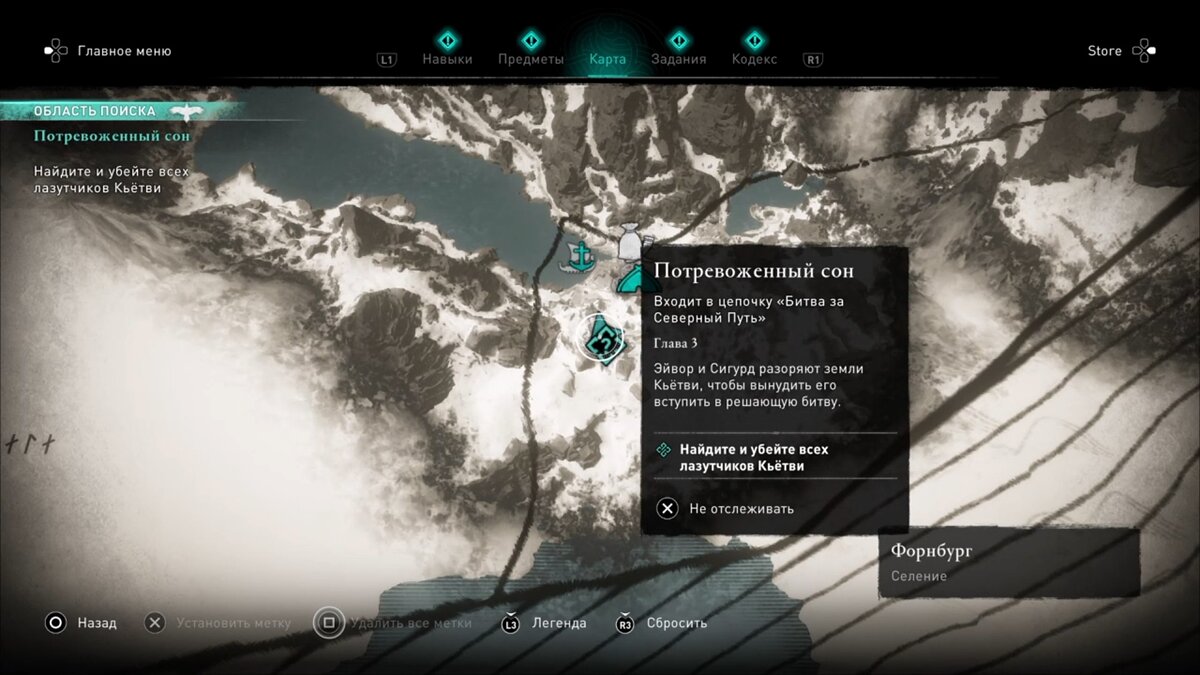Click the quest objective about лазутчиков Кьётви
The width and height of the screenshot is (1200, 675).
(x=753, y=457)
